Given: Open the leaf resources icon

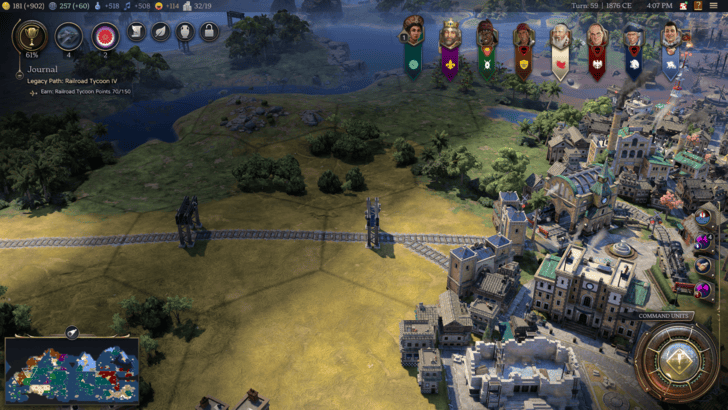Looking at the screenshot, I should (160, 32).
